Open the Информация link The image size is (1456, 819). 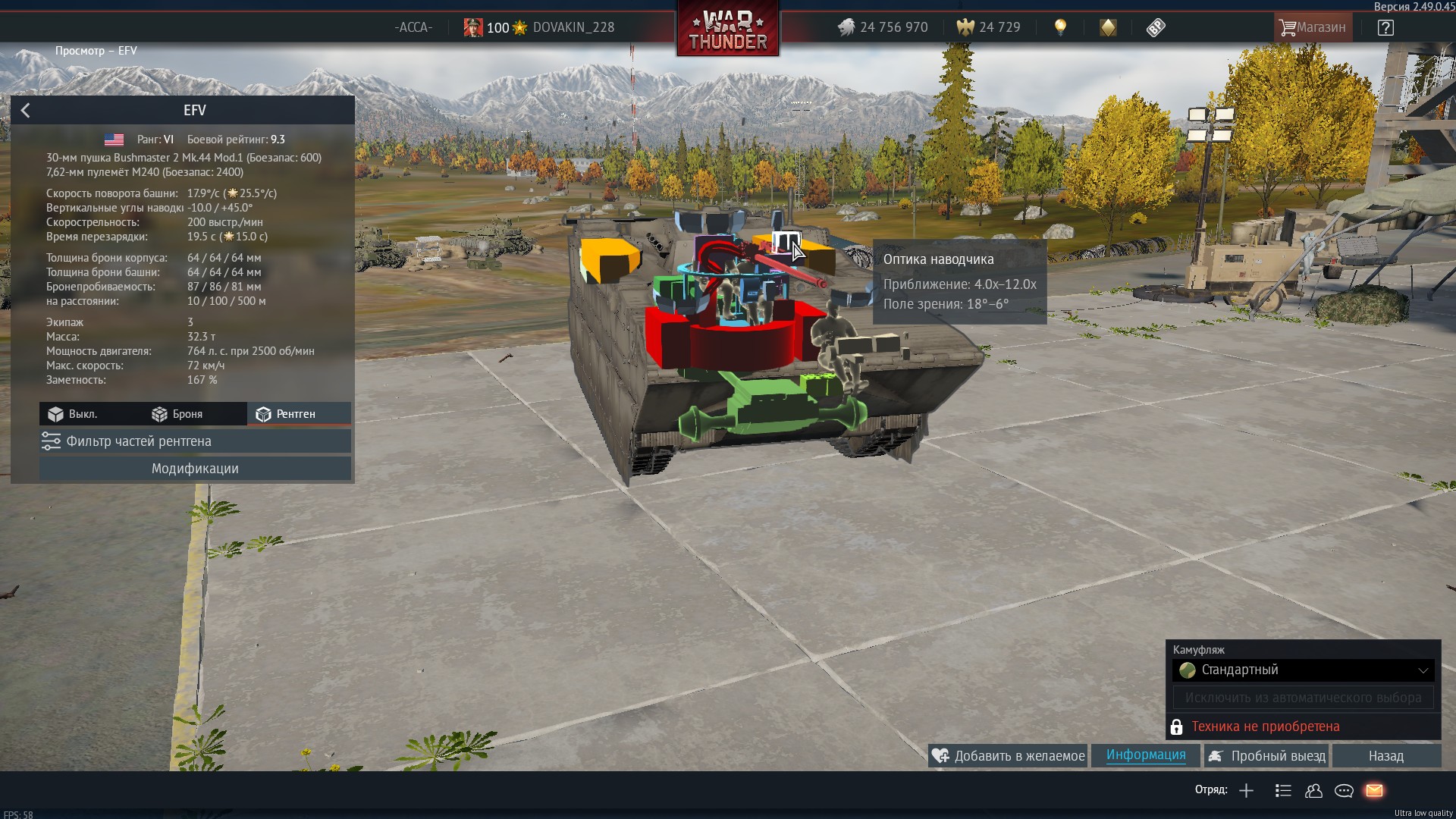[x=1145, y=755]
